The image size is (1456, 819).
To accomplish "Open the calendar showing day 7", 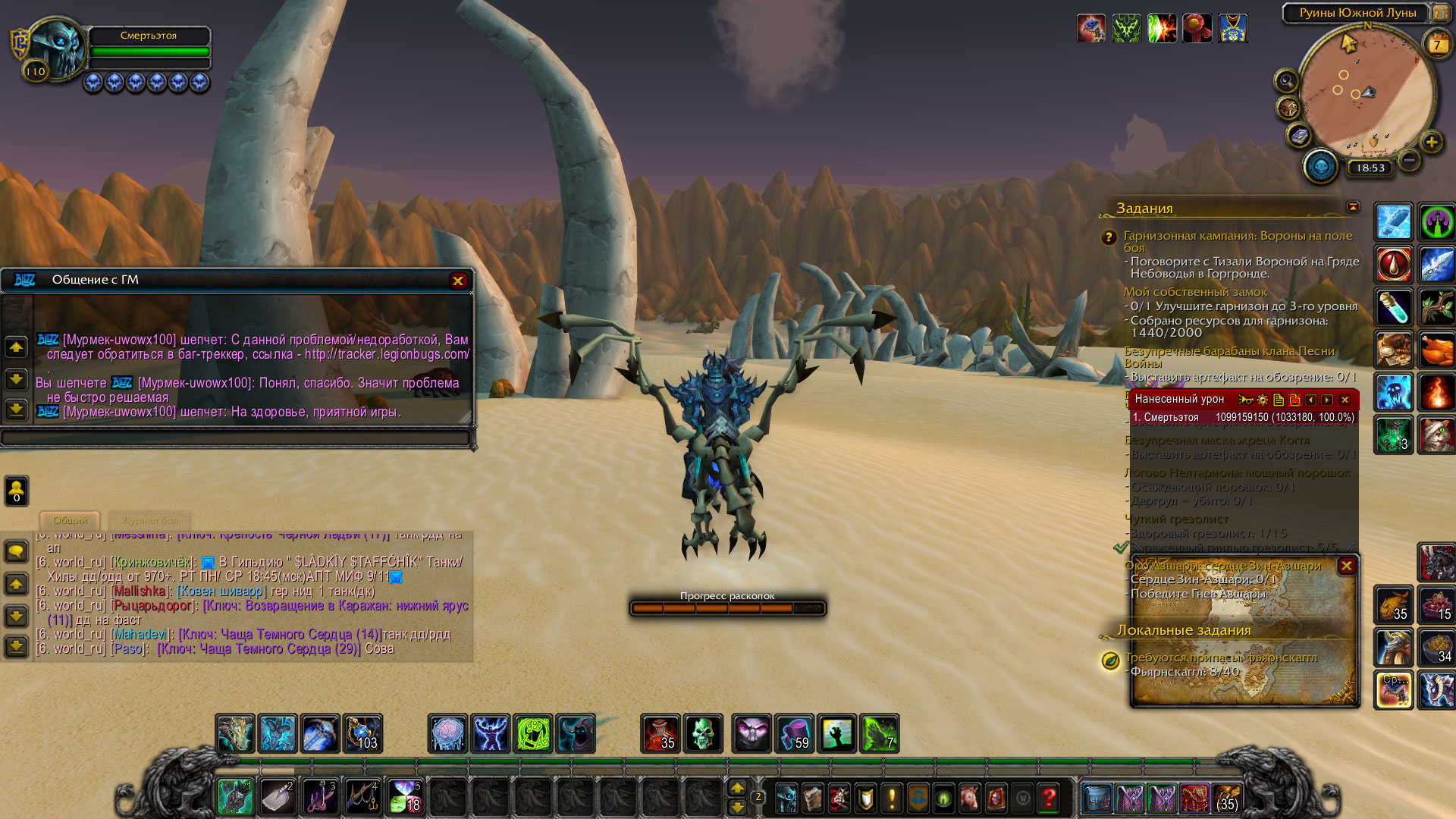I will [x=1436, y=45].
